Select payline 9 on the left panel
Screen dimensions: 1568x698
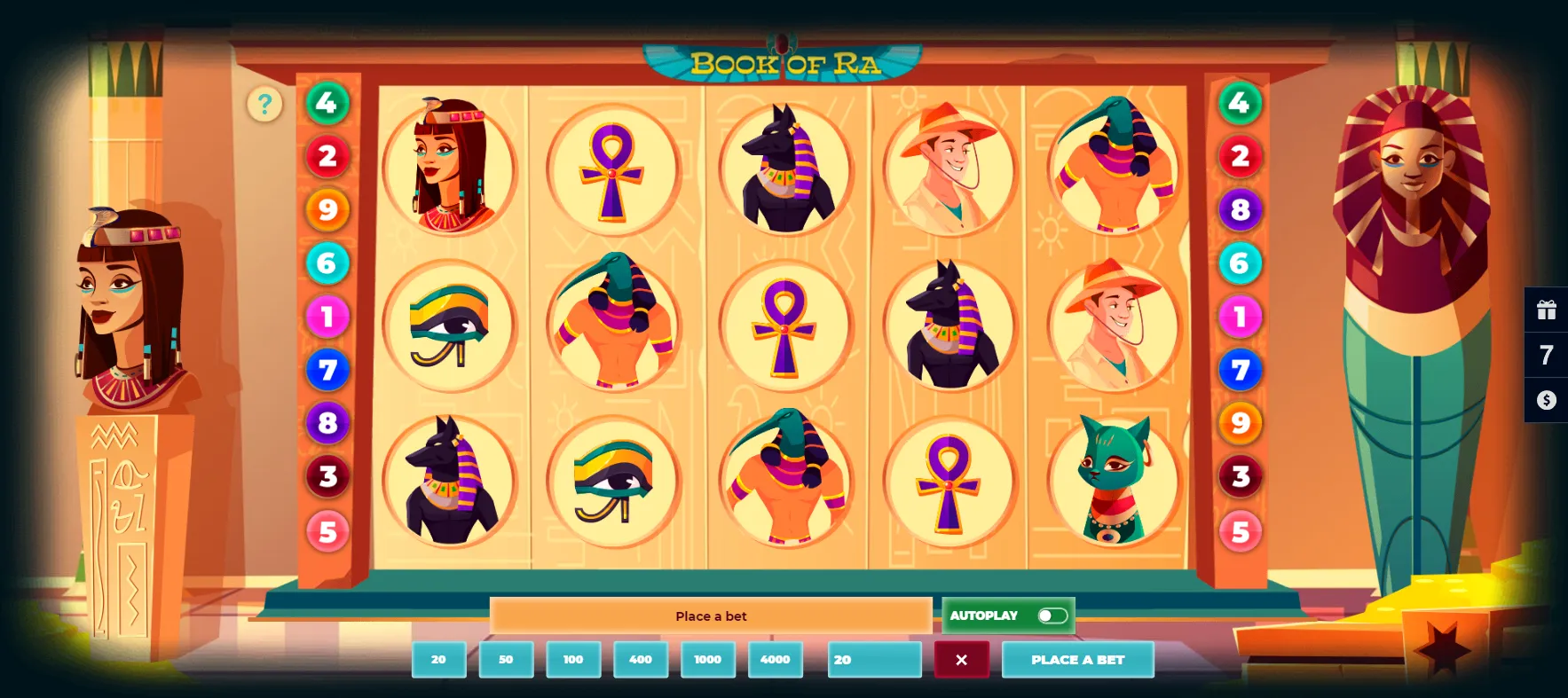pos(327,210)
